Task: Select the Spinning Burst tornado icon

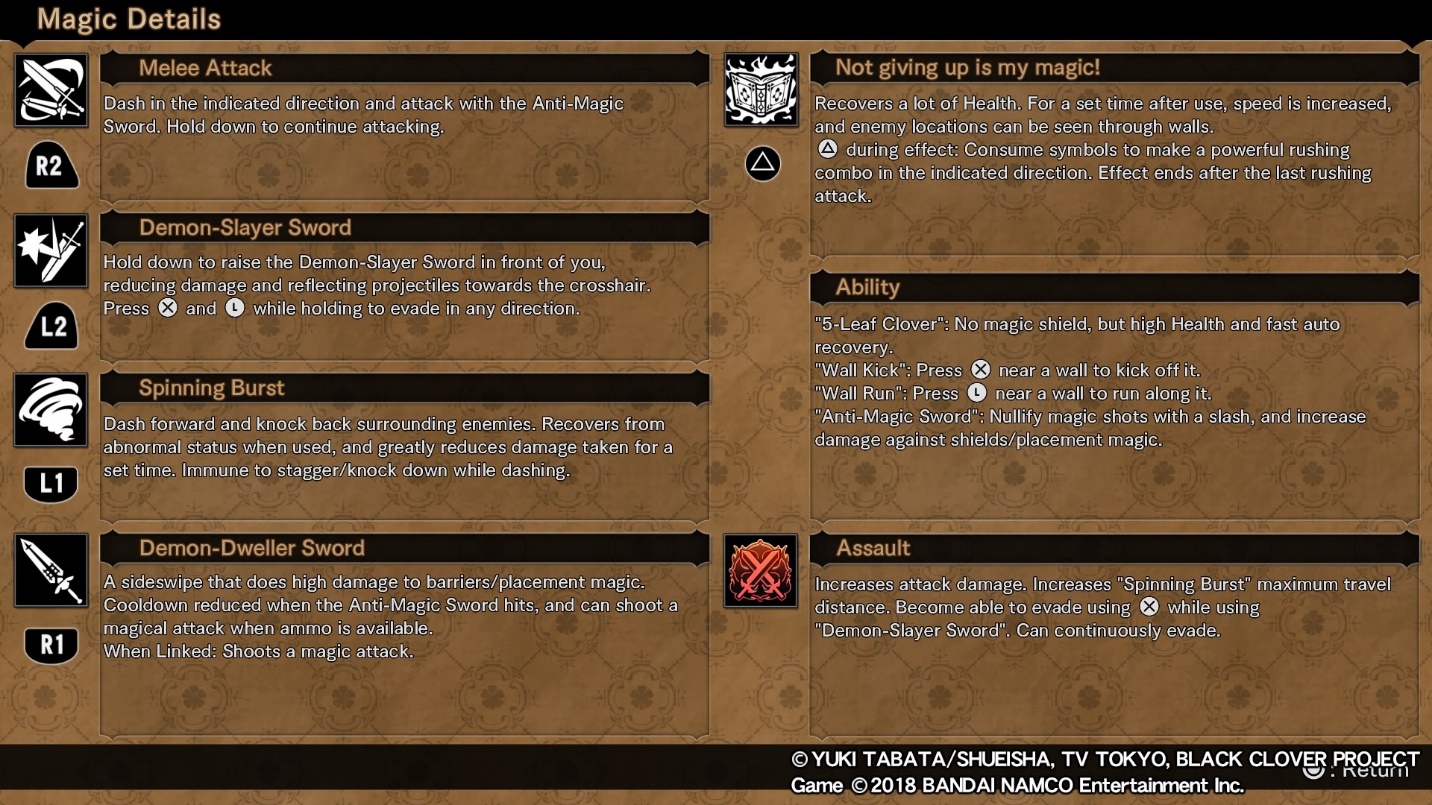Action: tap(51, 410)
